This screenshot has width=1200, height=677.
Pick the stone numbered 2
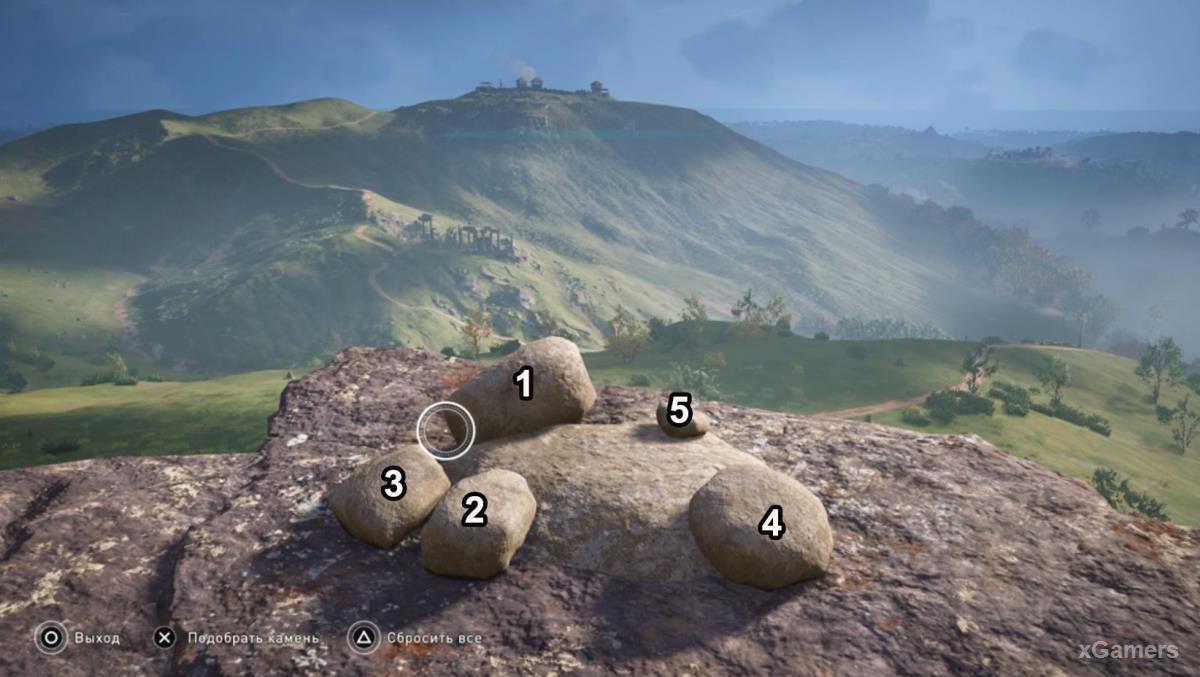click(x=477, y=521)
